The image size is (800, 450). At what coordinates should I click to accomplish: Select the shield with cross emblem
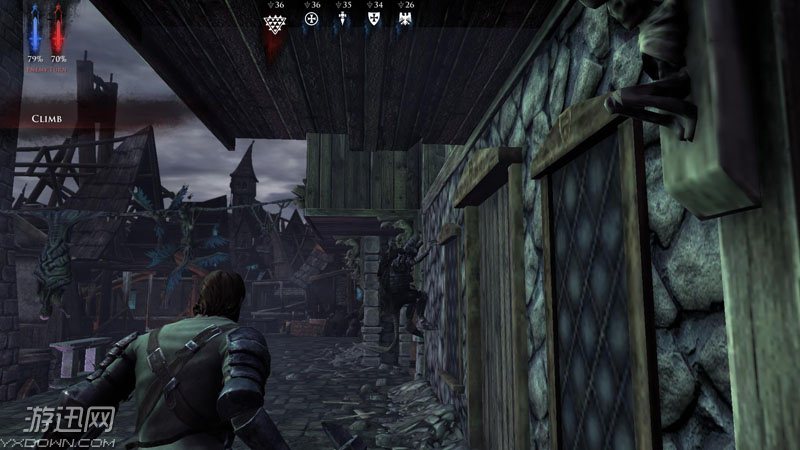pyautogui.click(x=374, y=20)
